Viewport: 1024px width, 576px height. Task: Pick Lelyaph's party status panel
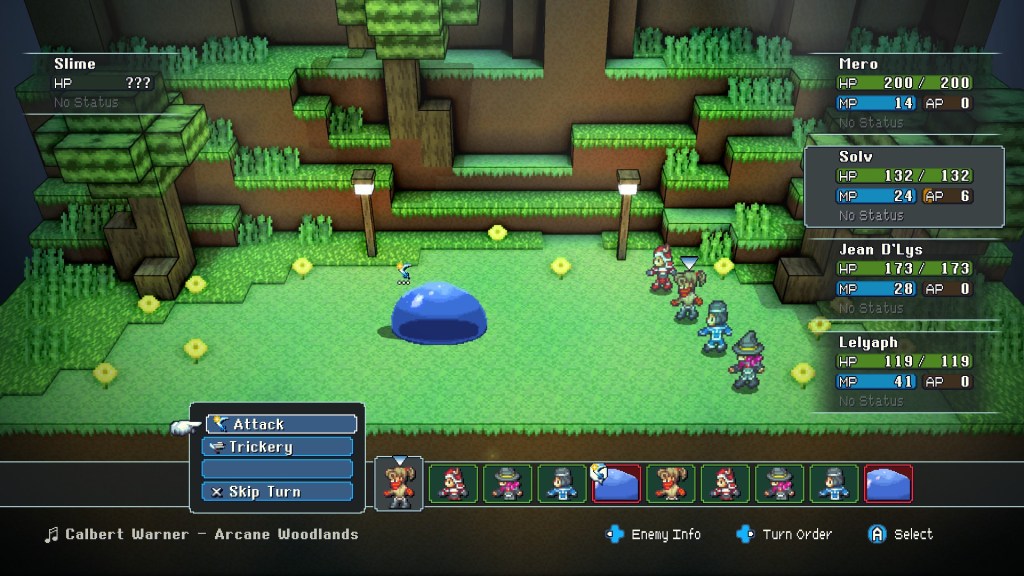[x=904, y=371]
